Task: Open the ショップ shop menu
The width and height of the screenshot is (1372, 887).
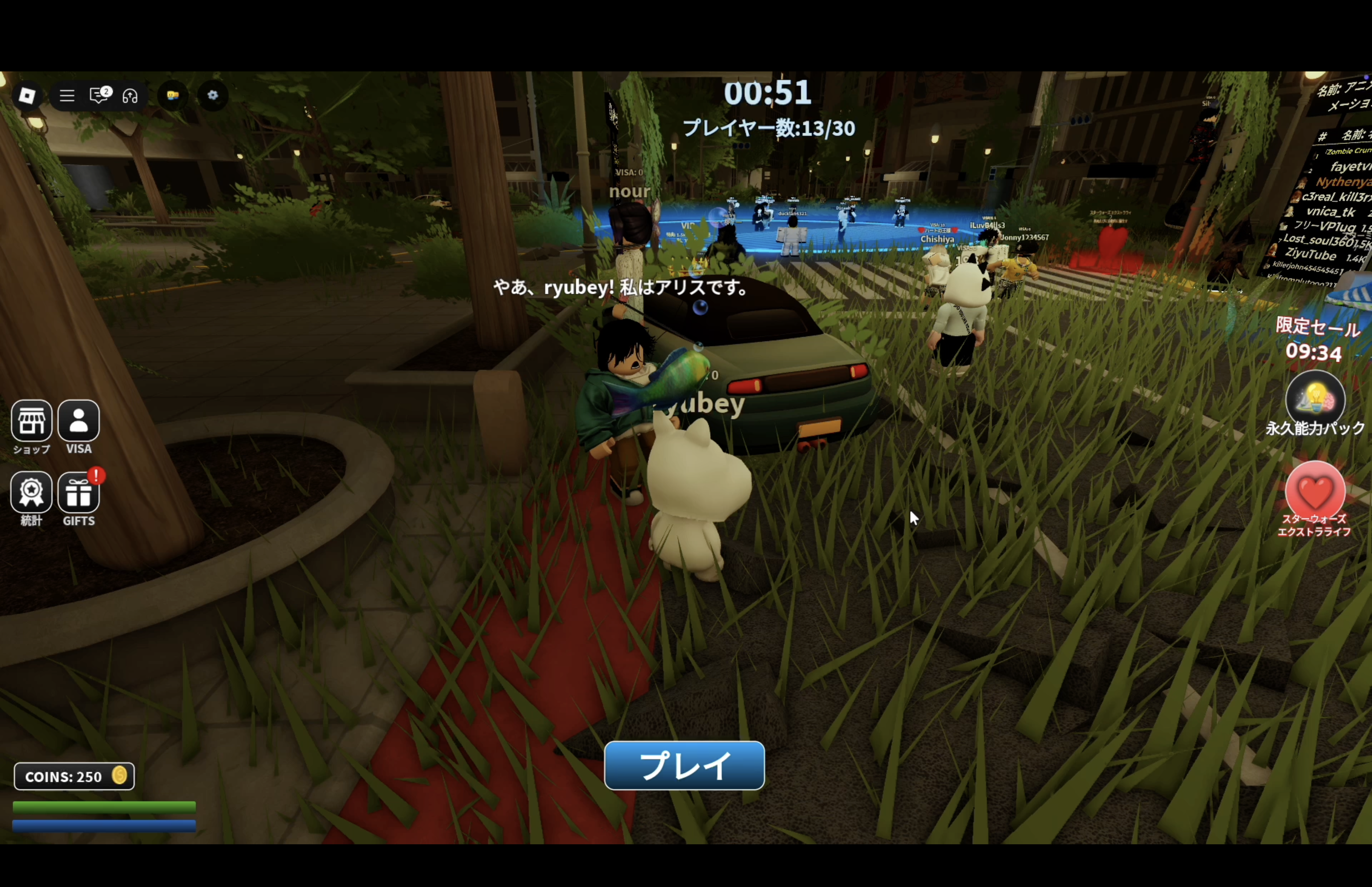Action: [32, 421]
